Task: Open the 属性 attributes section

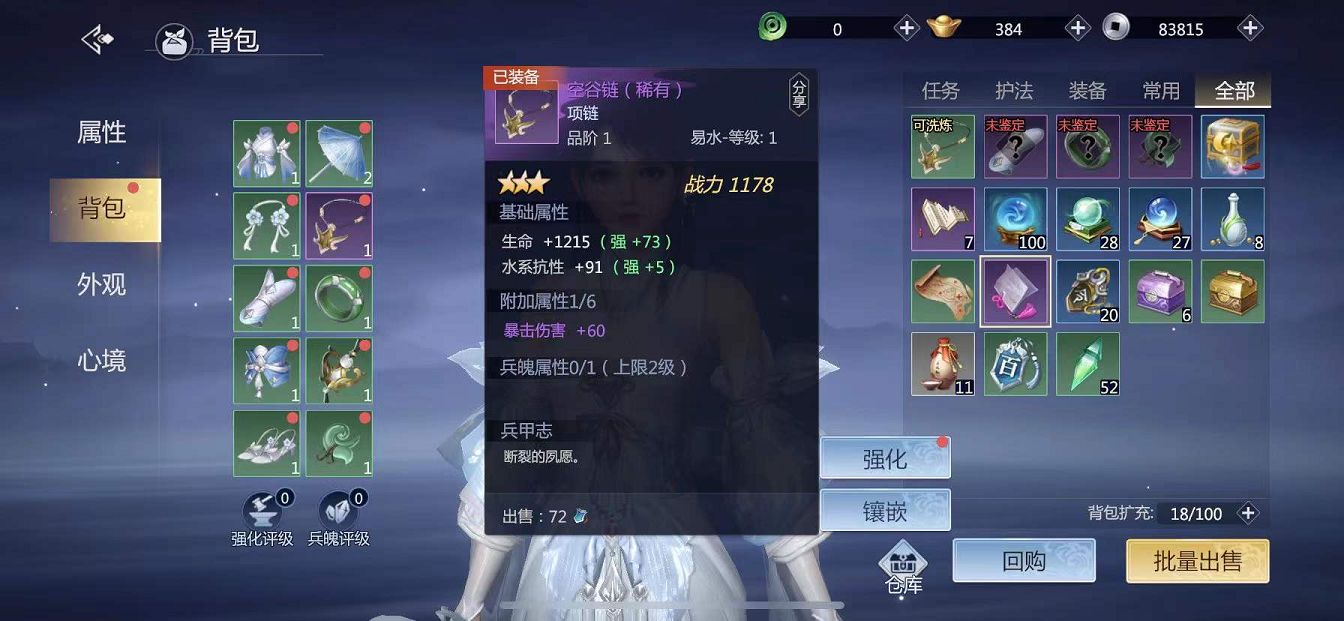Action: pyautogui.click(x=102, y=132)
